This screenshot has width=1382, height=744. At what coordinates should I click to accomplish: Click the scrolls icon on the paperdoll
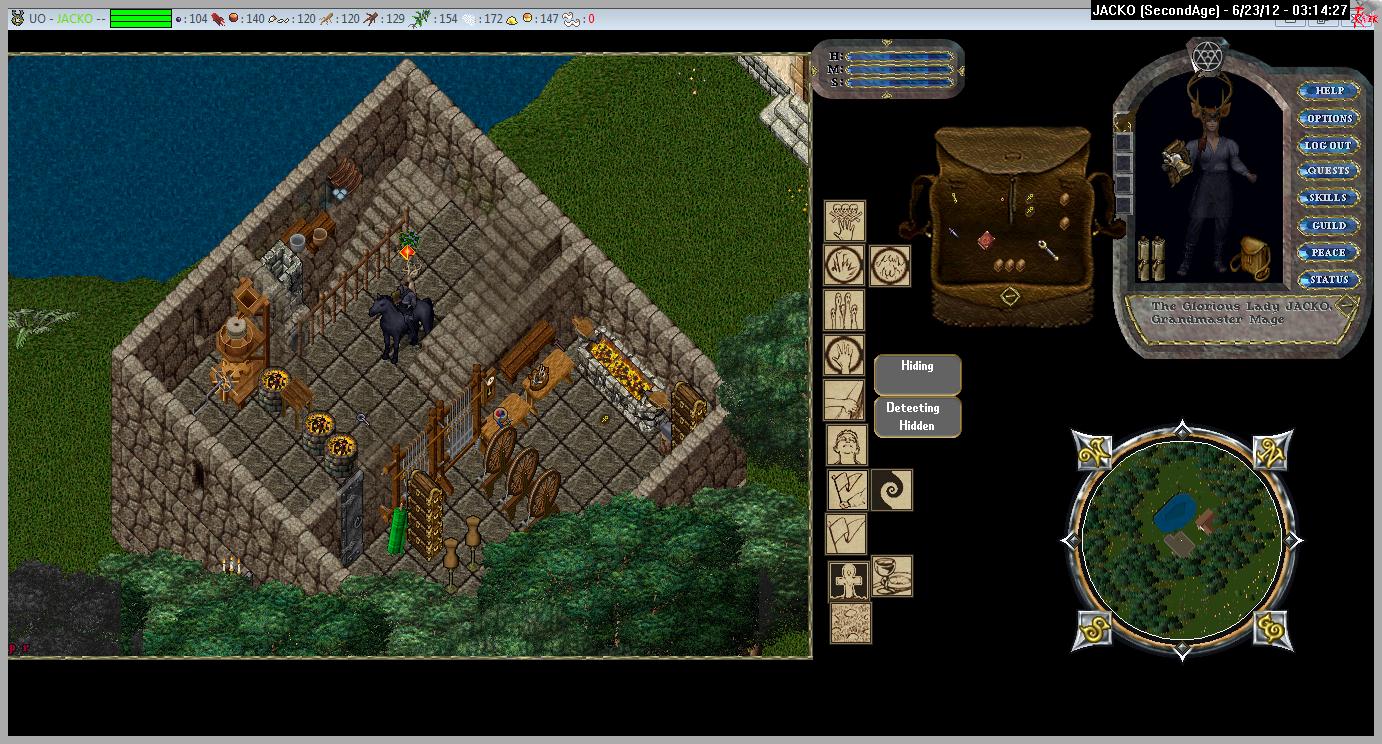pos(1152,259)
